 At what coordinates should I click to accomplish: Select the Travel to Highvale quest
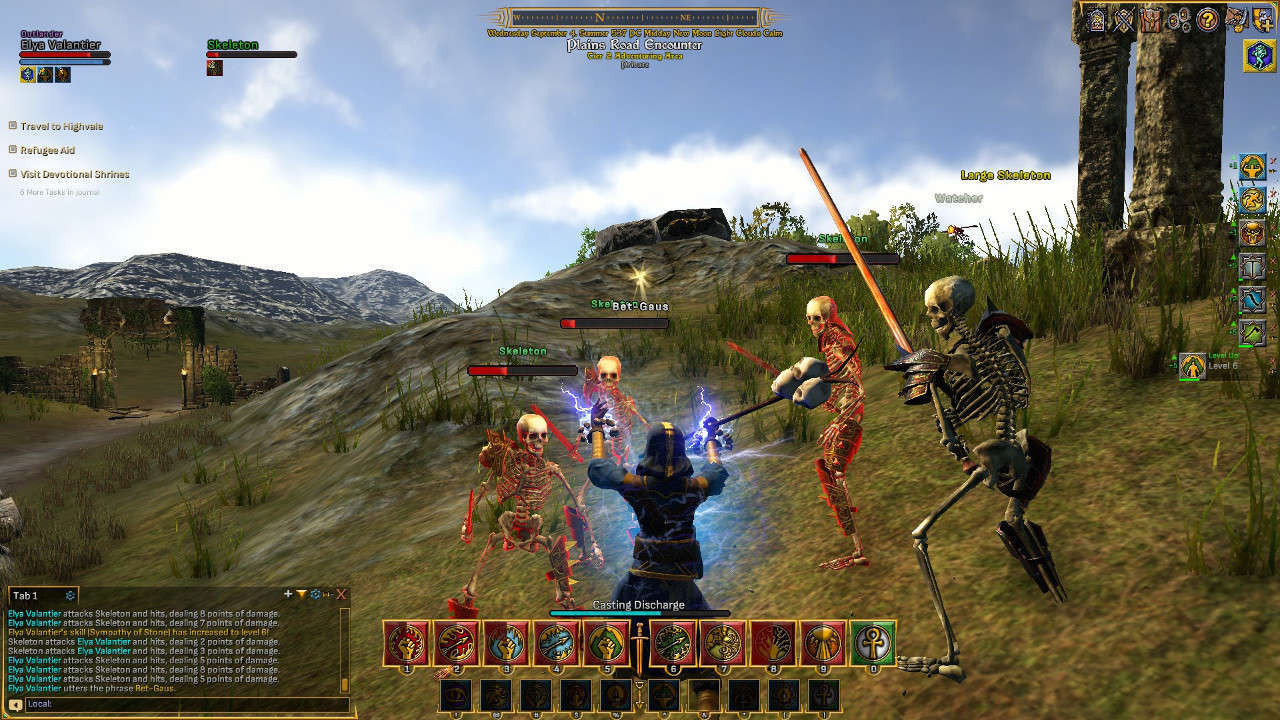pos(61,126)
